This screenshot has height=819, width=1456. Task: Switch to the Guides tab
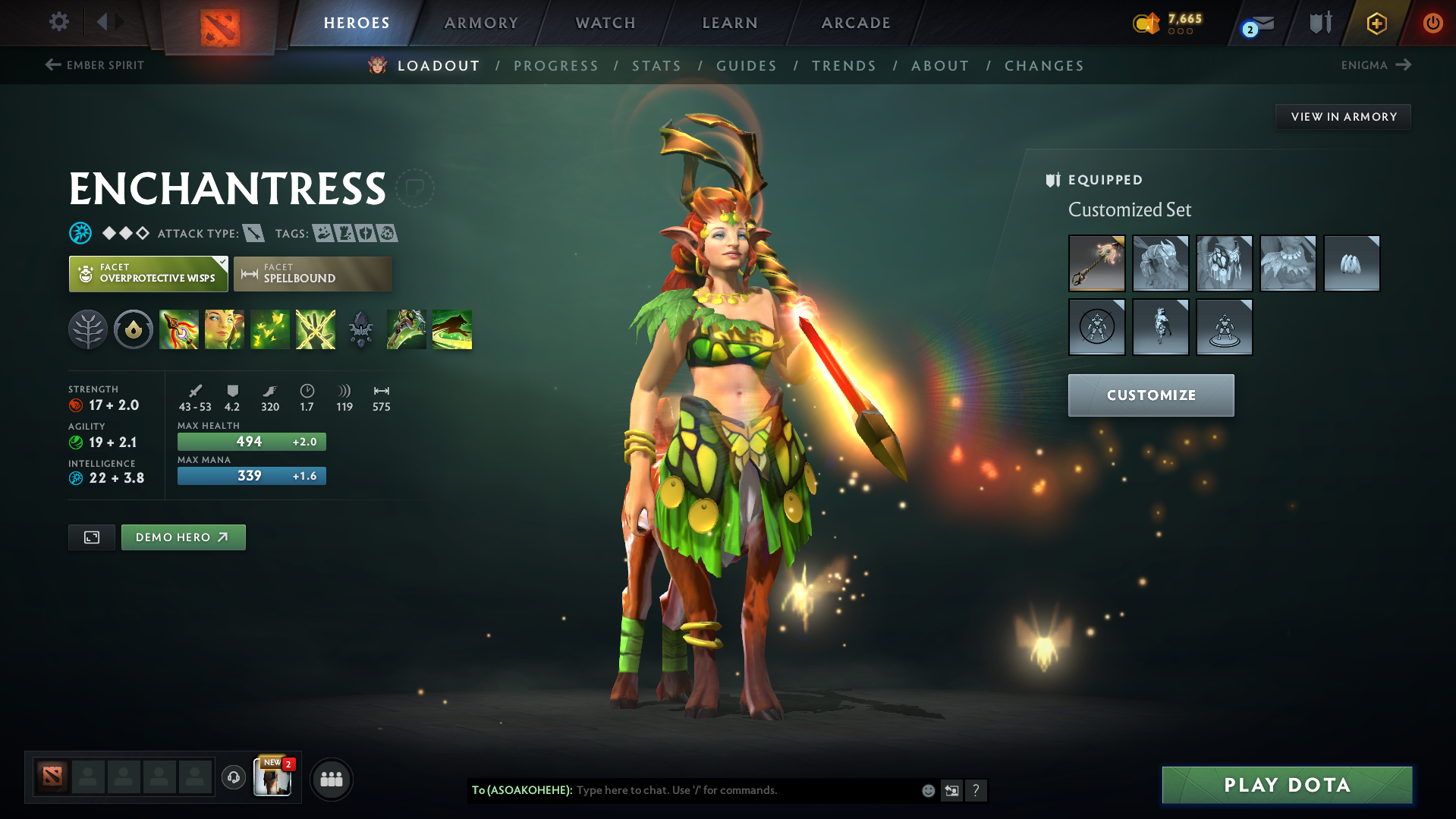coord(747,66)
